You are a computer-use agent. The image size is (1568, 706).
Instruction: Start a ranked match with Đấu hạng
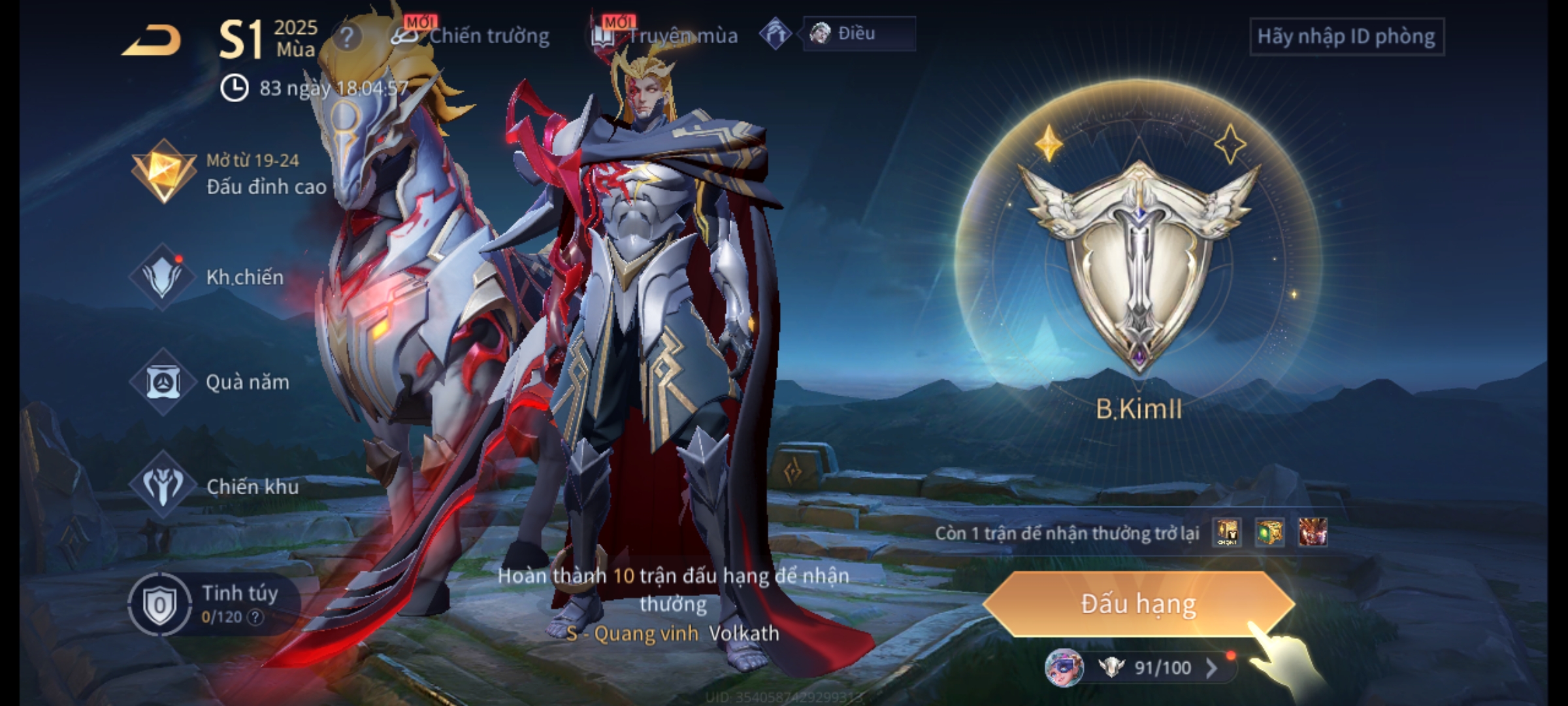(x=1138, y=604)
